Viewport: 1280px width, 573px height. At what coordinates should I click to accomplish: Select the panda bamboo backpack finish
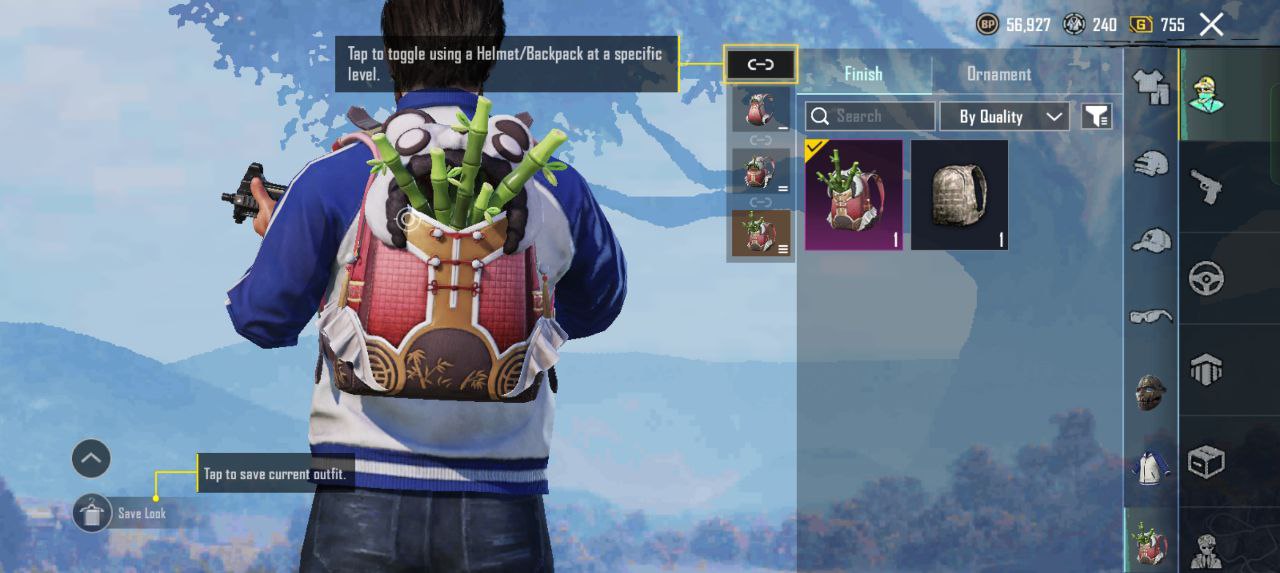pyautogui.click(x=853, y=195)
